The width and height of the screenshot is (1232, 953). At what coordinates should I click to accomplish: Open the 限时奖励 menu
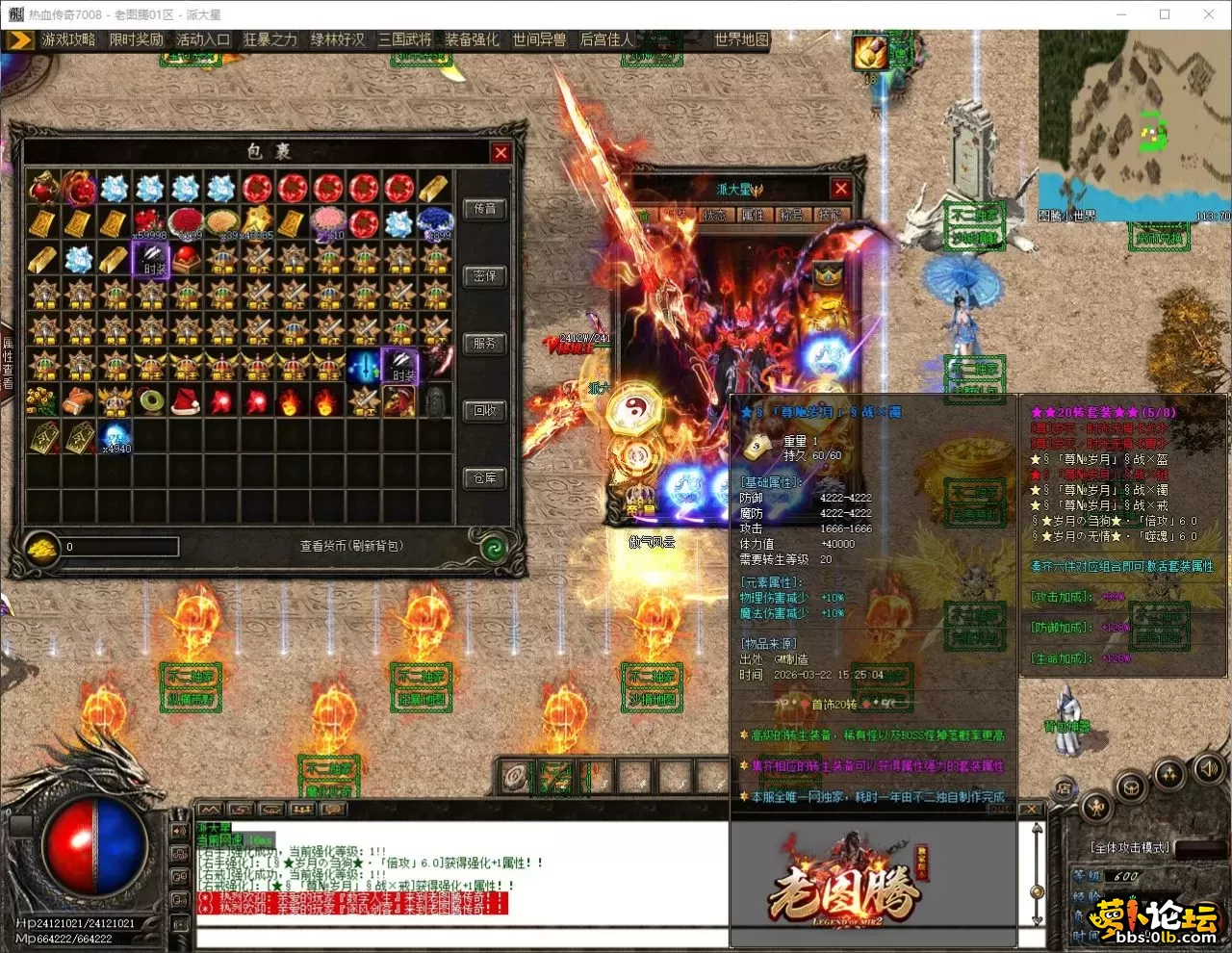pyautogui.click(x=136, y=39)
